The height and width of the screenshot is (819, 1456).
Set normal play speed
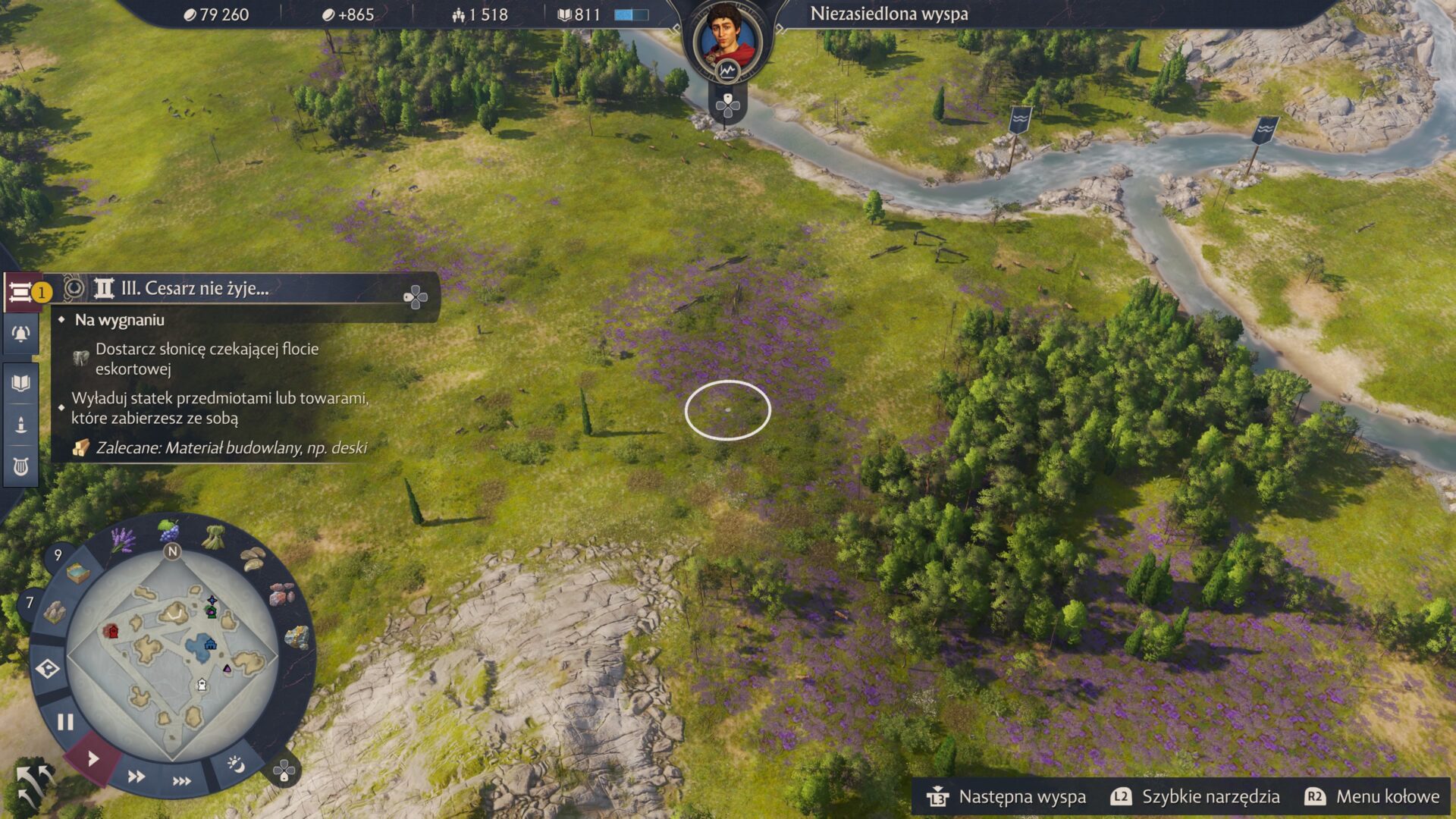click(x=93, y=758)
